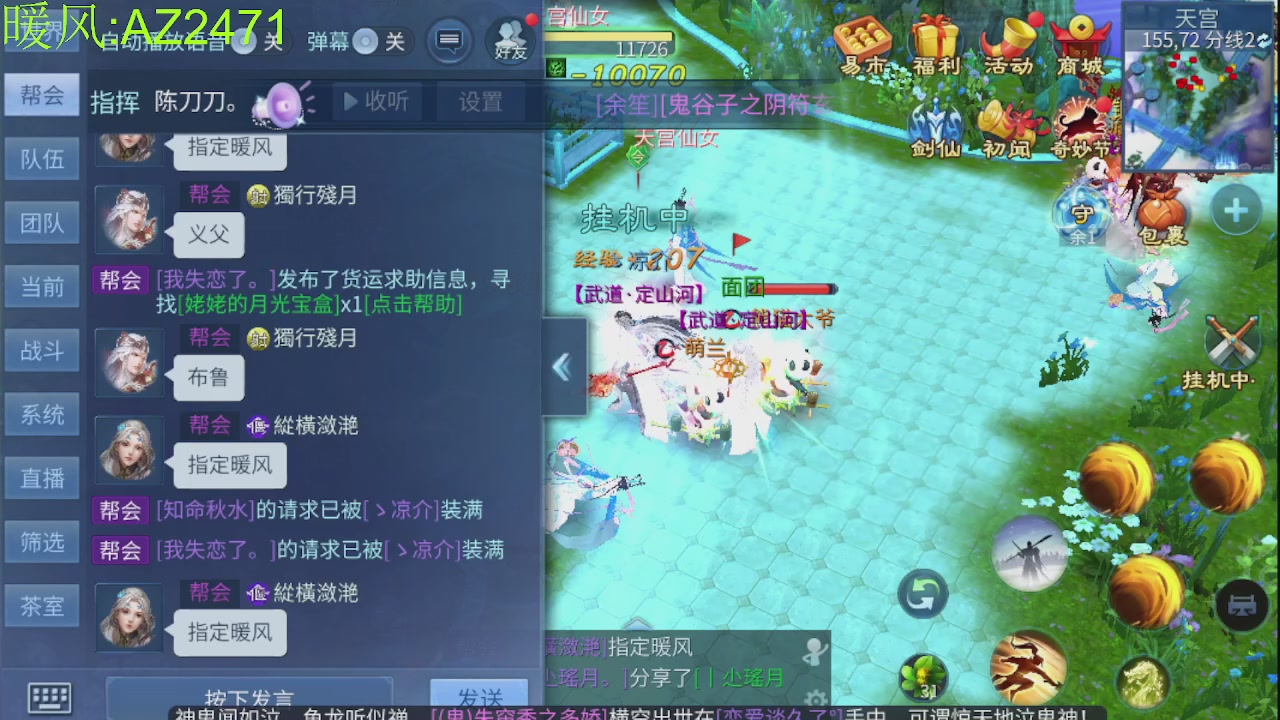Collapse the chat panel with the left chevron
This screenshot has height=720, width=1280.
click(x=562, y=368)
